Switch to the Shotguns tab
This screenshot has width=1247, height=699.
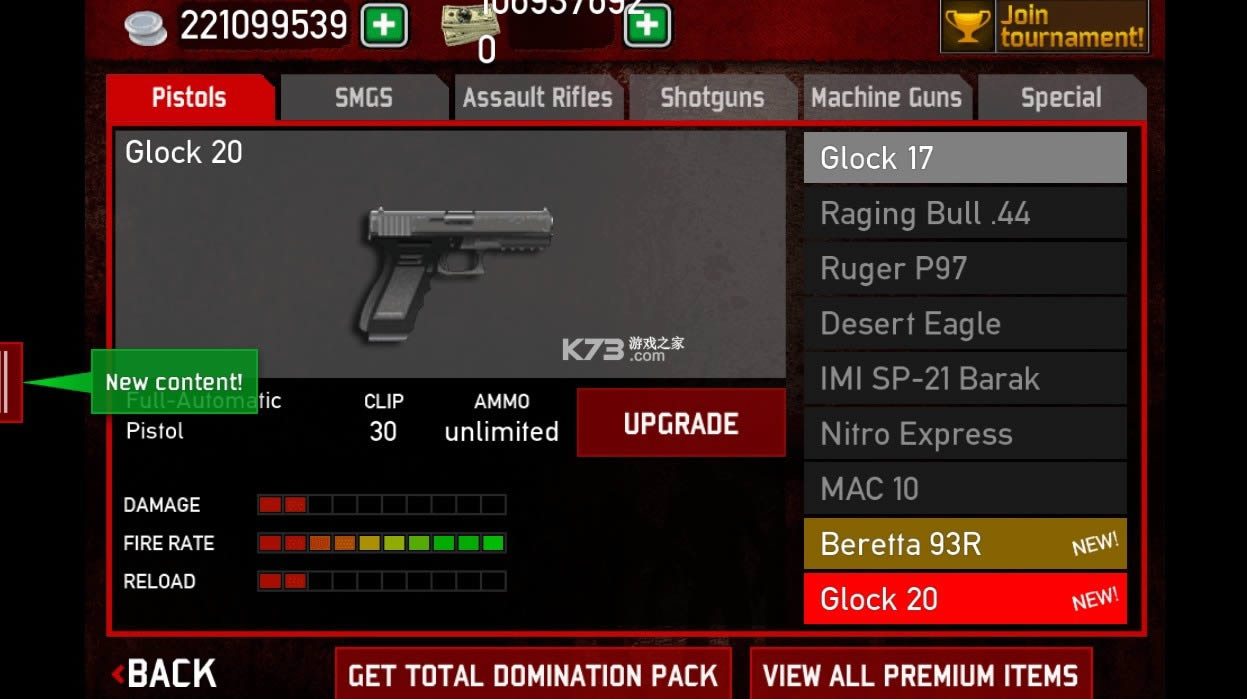tap(712, 98)
